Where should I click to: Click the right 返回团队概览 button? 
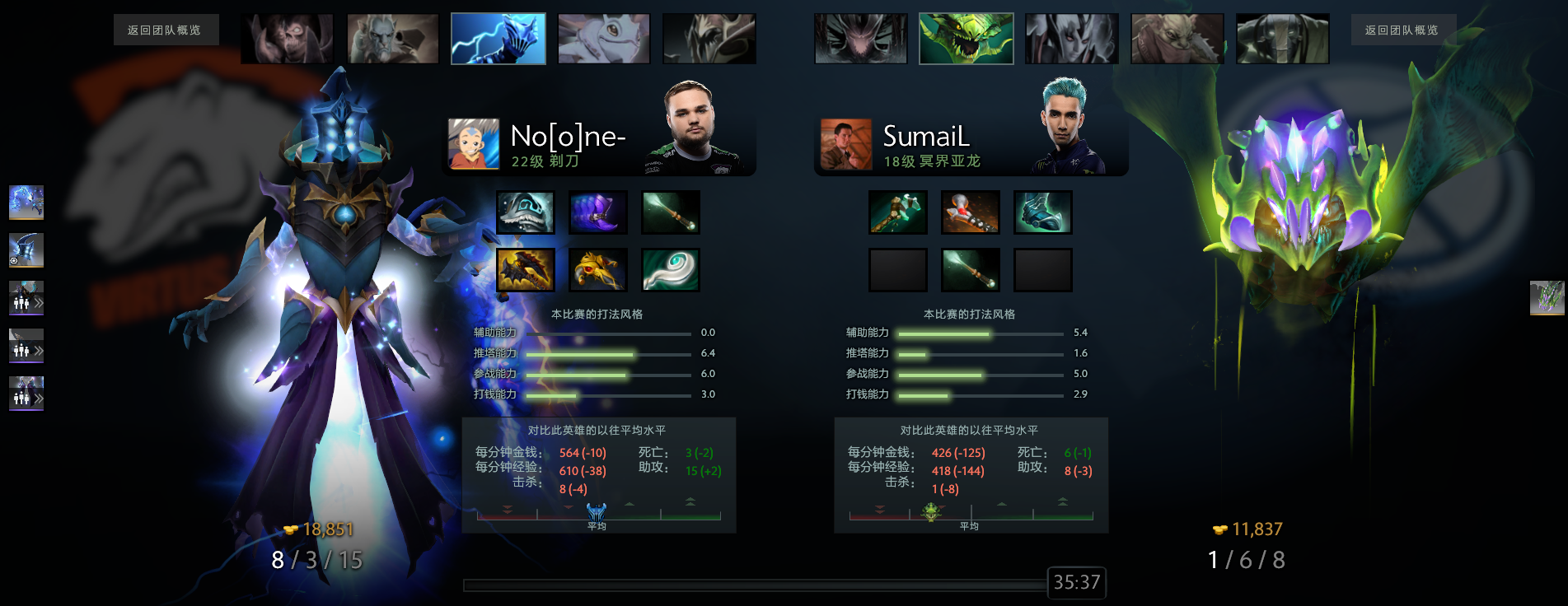point(1402,30)
